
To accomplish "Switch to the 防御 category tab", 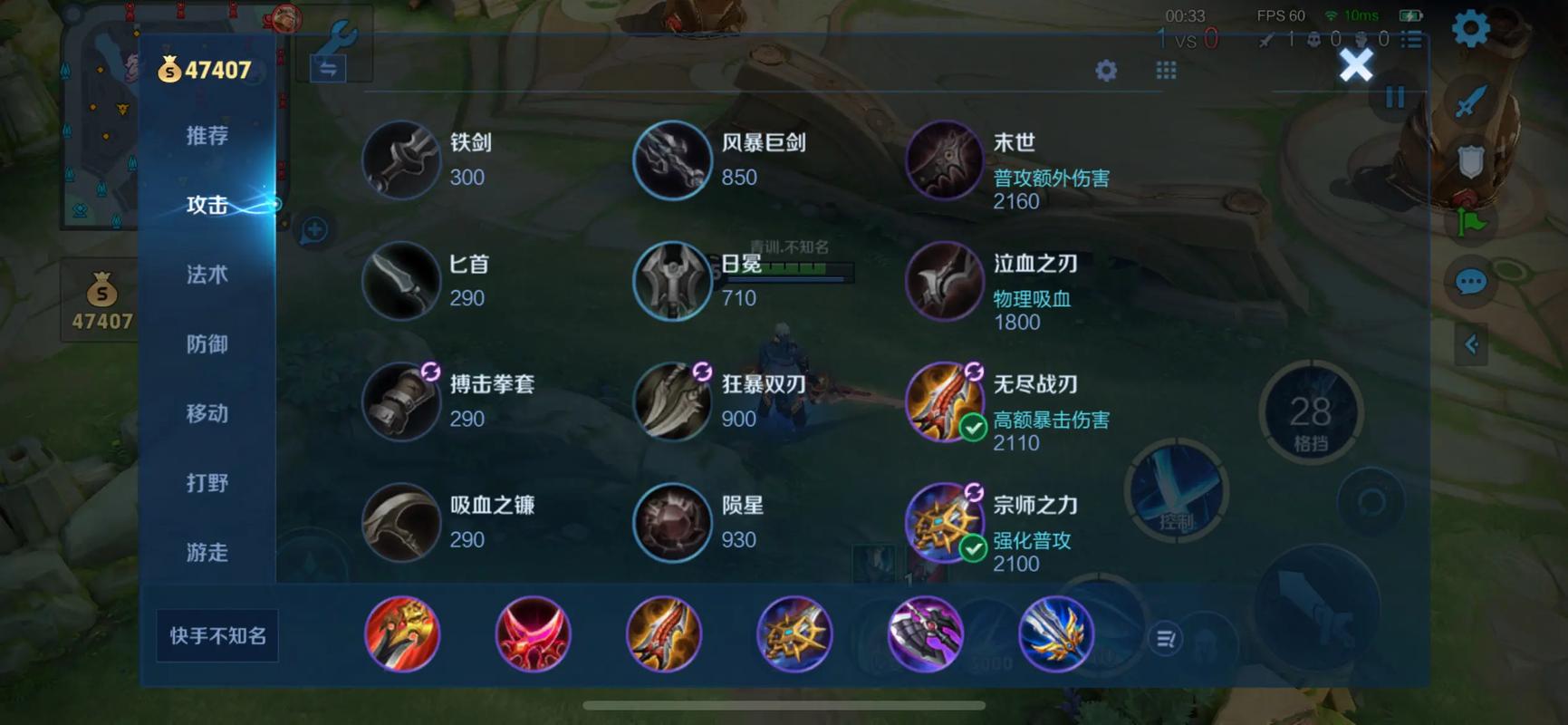I will (207, 344).
